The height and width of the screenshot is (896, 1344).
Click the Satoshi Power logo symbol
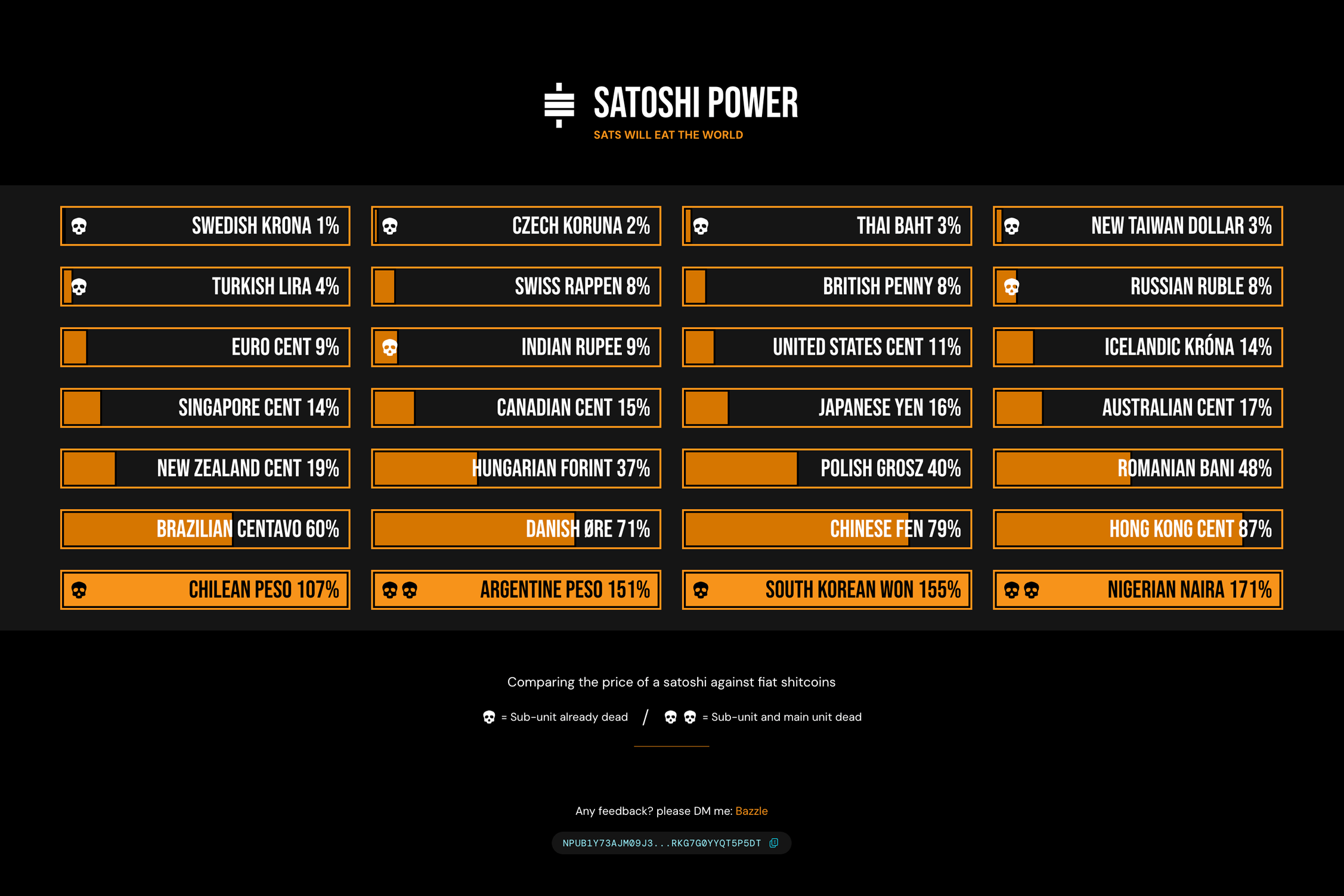click(x=559, y=104)
